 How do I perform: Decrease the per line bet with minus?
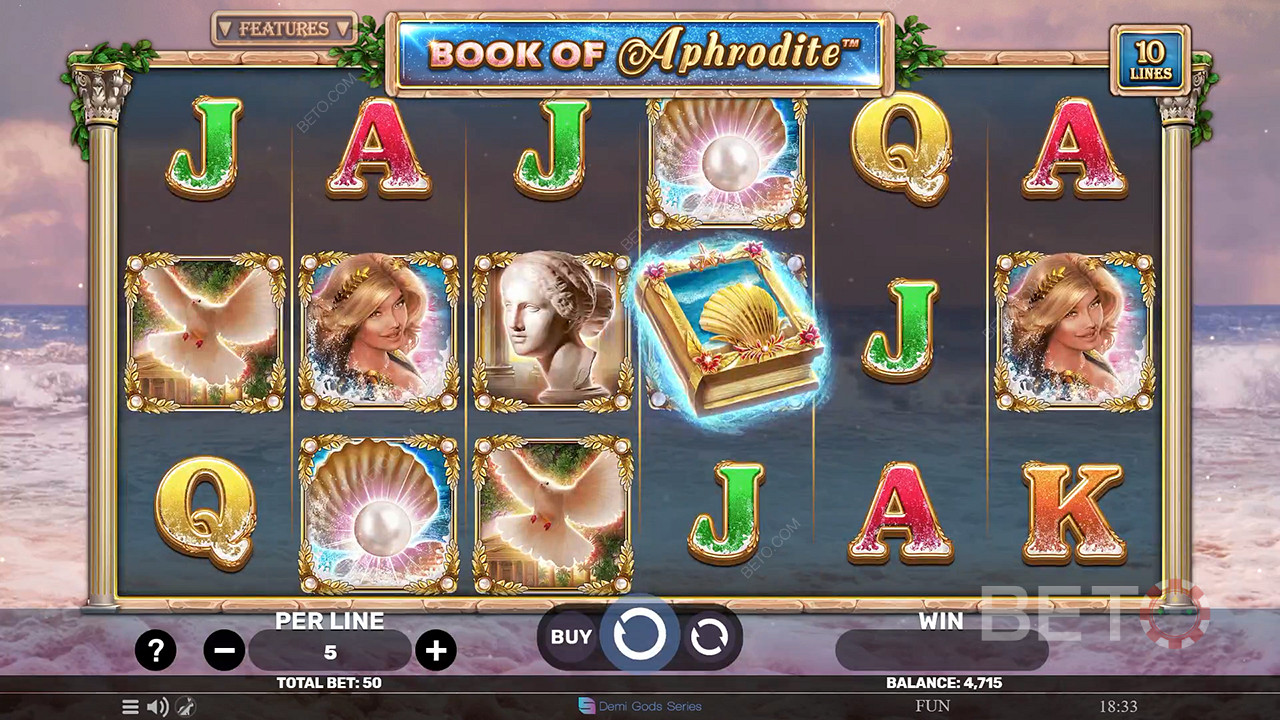point(224,652)
